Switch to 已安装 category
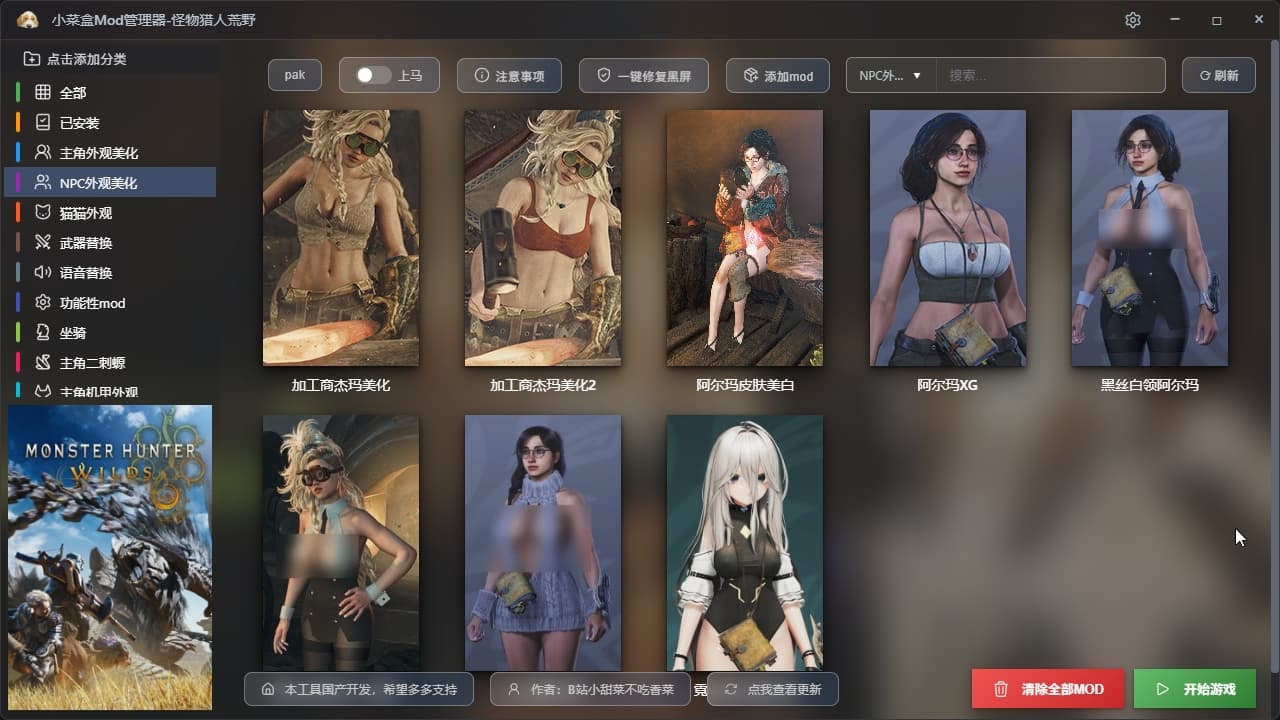This screenshot has height=720, width=1280. coord(79,123)
